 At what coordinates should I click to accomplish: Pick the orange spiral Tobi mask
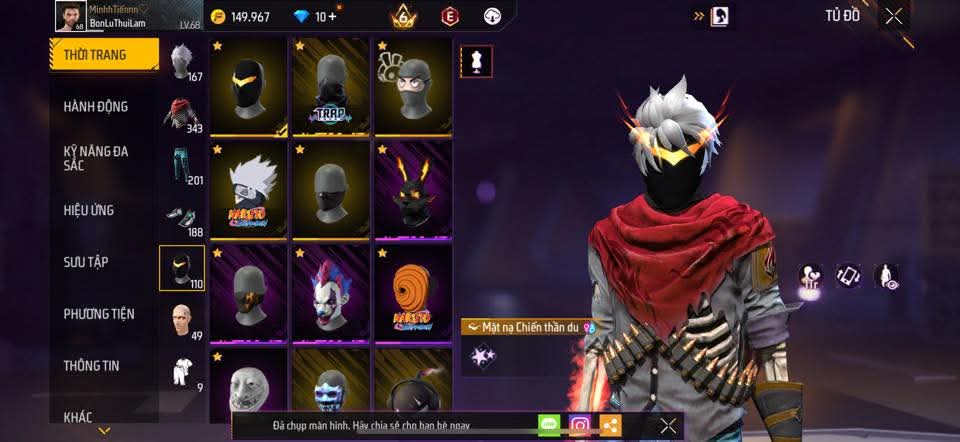pos(413,292)
